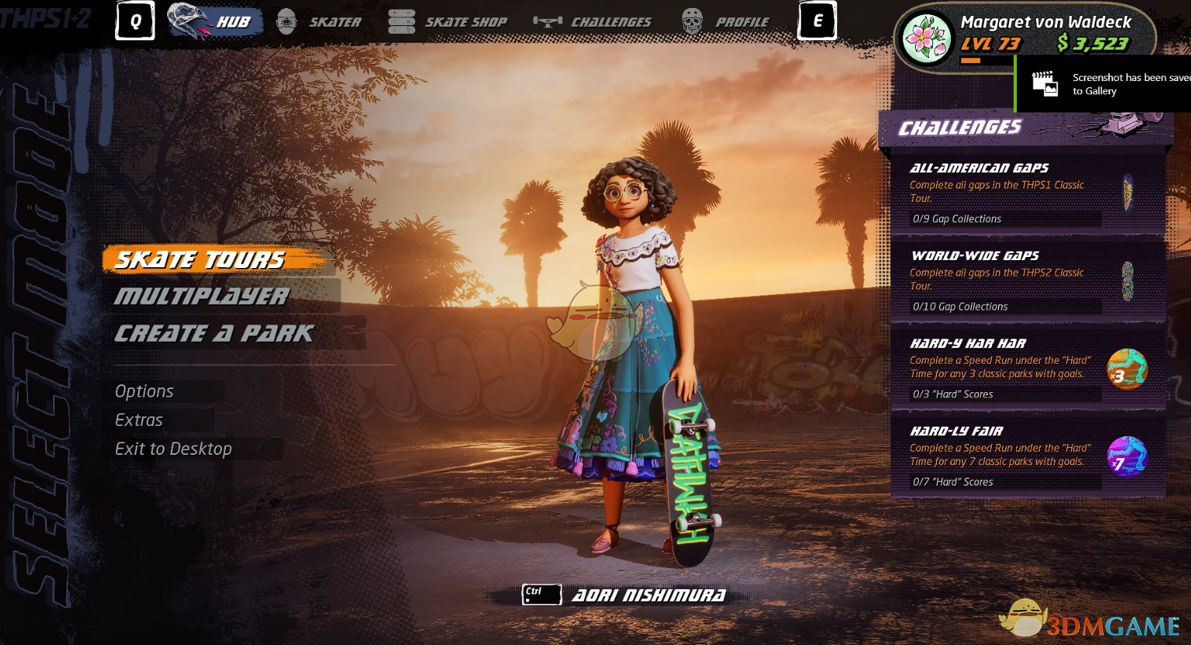Viewport: 1191px width, 645px height.
Task: Open the Skate Shop tab
Action: (x=448, y=21)
